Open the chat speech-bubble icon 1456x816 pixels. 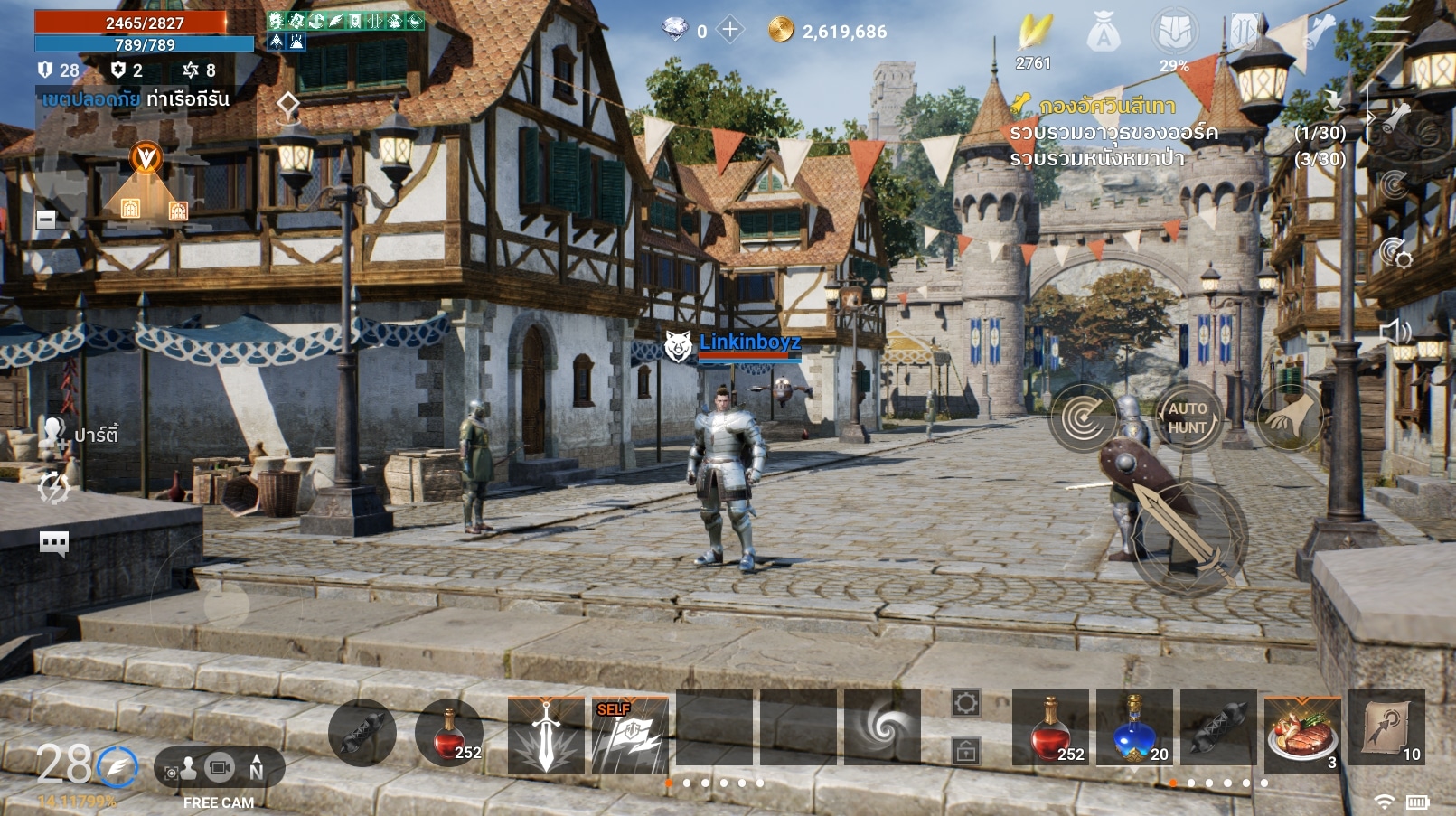coord(54,542)
